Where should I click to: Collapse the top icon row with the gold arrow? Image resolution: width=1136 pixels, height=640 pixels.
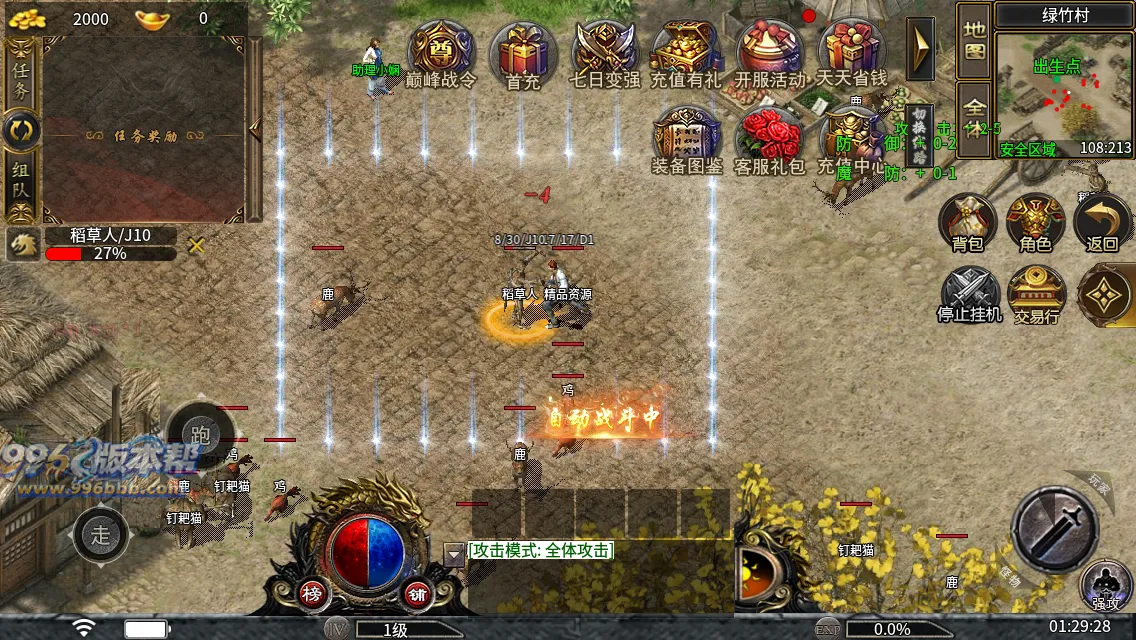click(920, 48)
